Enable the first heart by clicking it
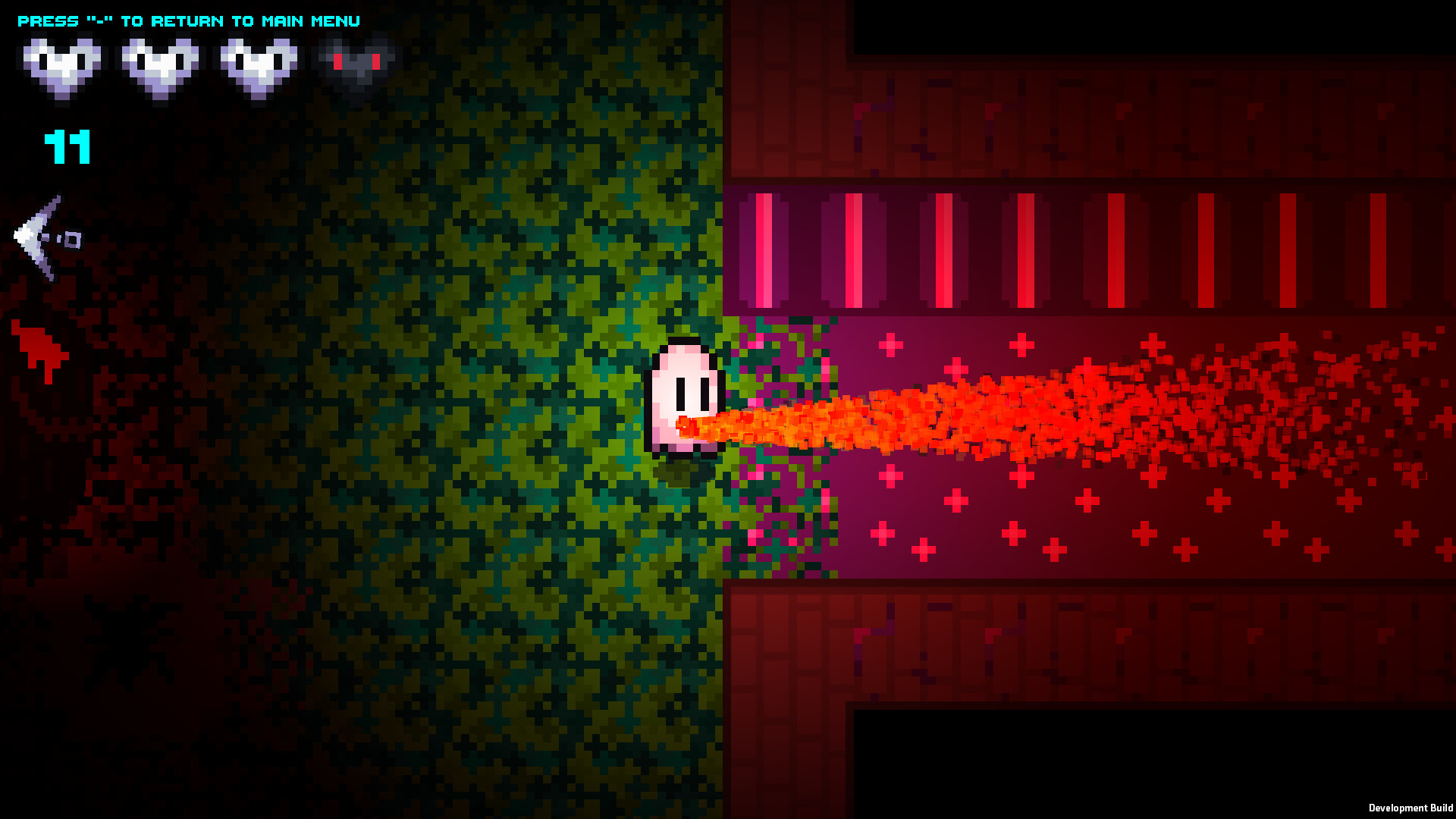The image size is (1456, 819). [61, 64]
